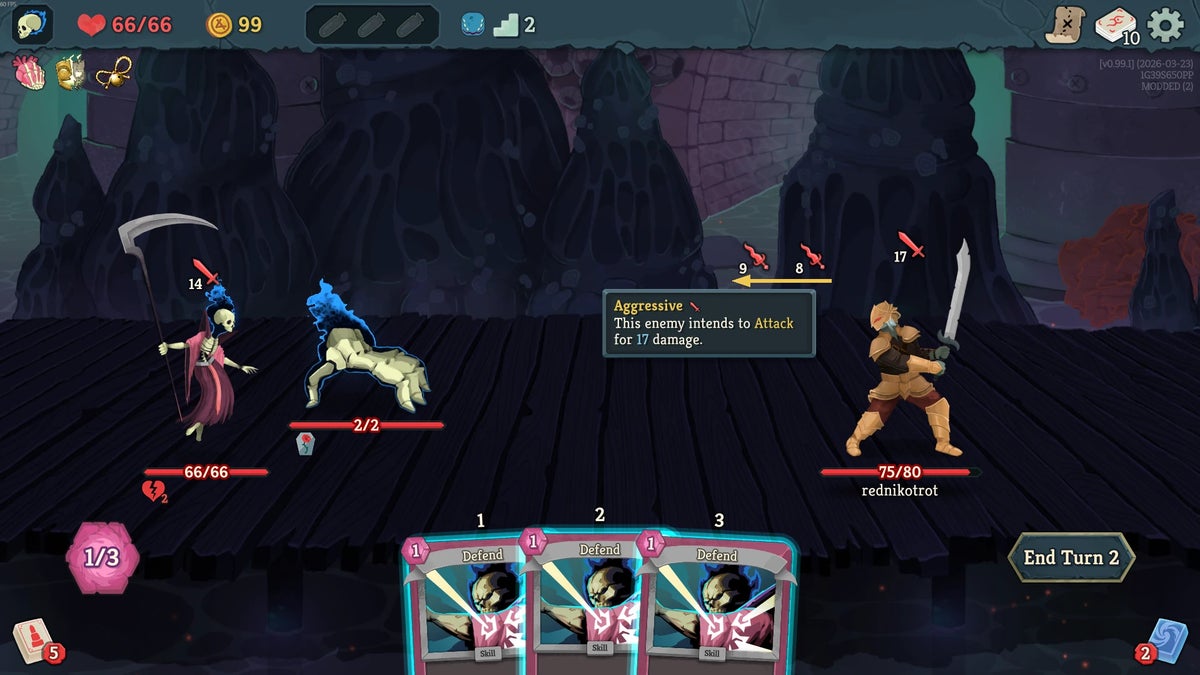
Task: End the current turn
Action: pyautogui.click(x=1071, y=558)
